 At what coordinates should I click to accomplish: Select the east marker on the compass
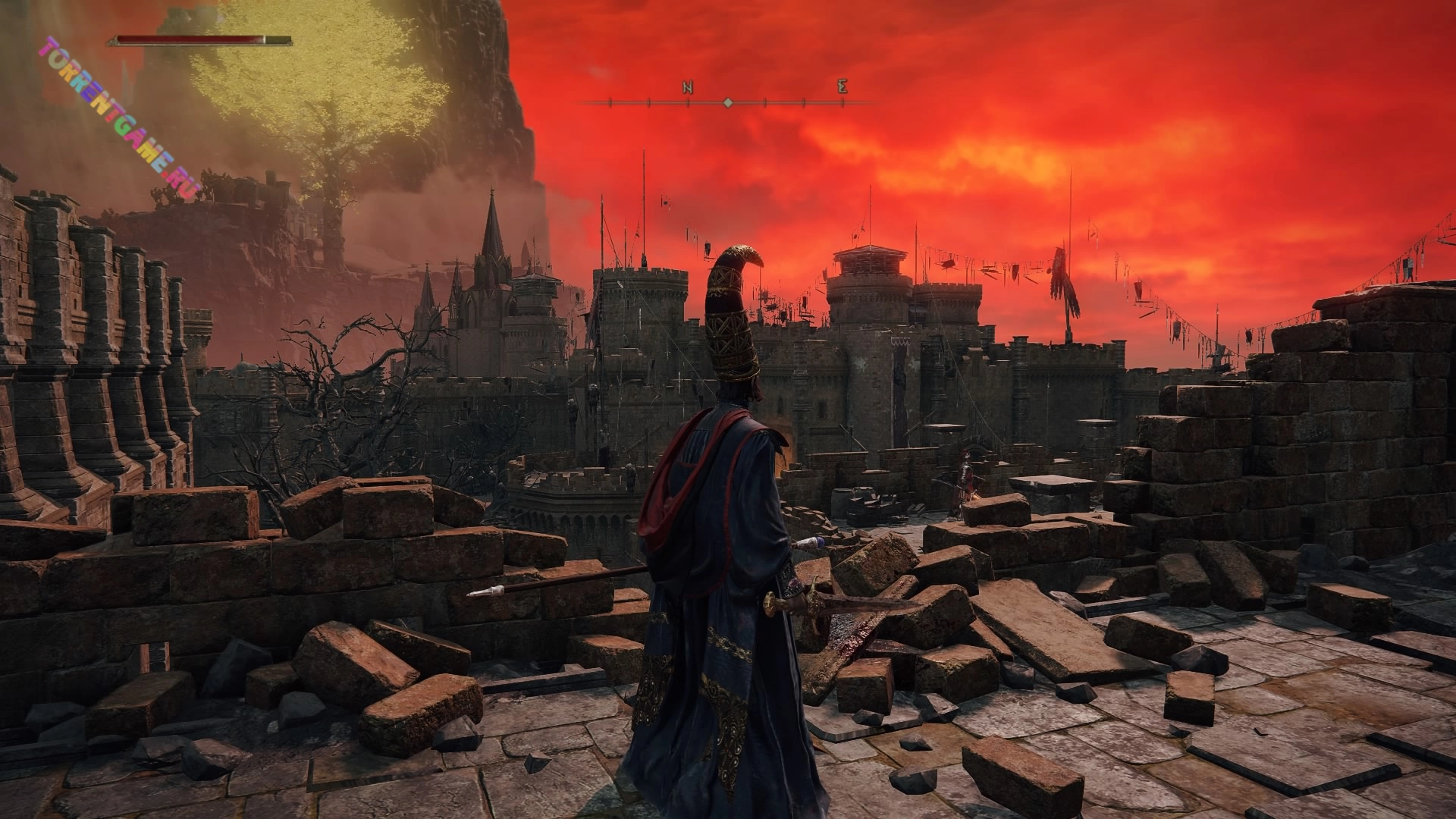[x=842, y=87]
